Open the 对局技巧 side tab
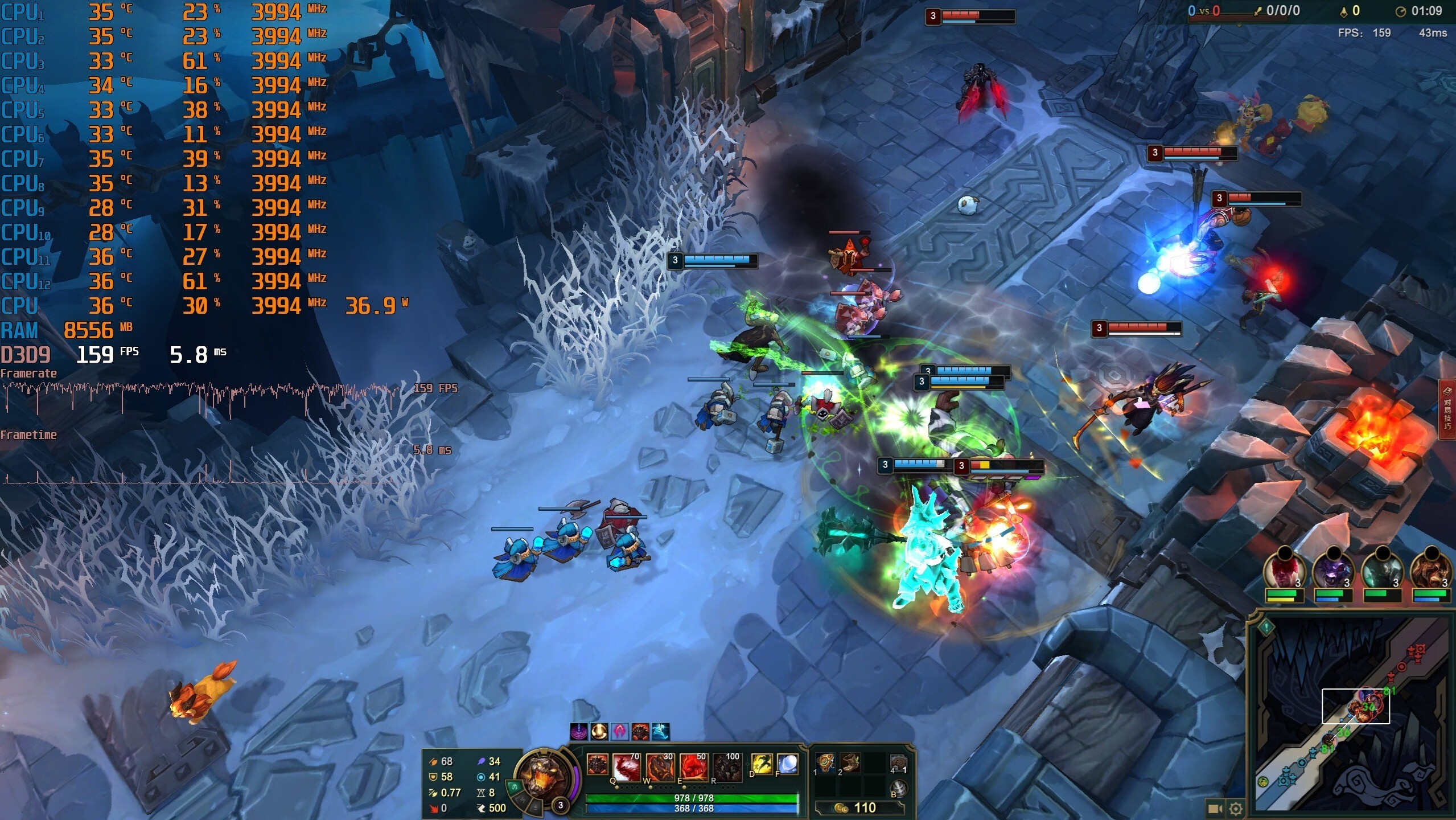The height and width of the screenshot is (820, 1456). 1447,410
